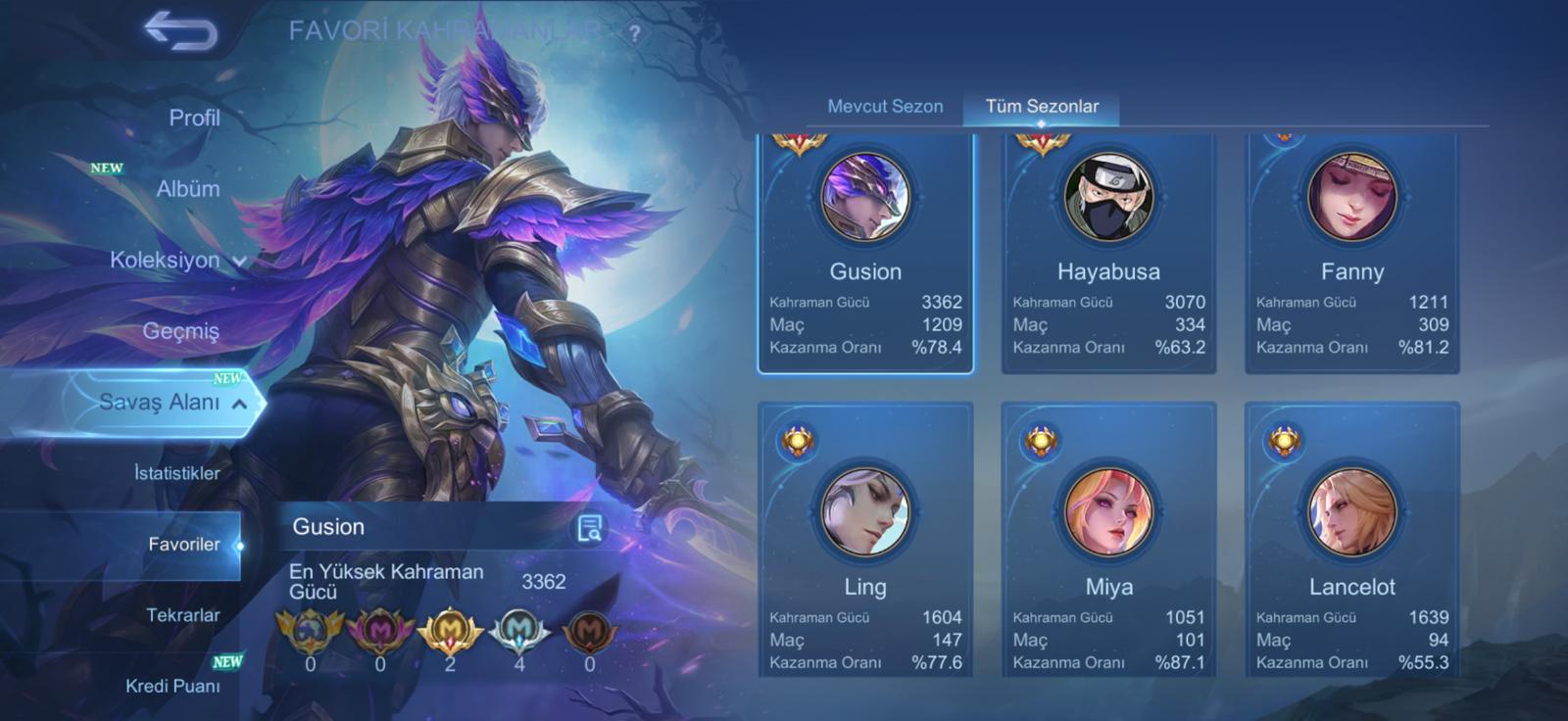The image size is (1568, 721).
Task: Select the Gusion hero card
Action: (865, 253)
